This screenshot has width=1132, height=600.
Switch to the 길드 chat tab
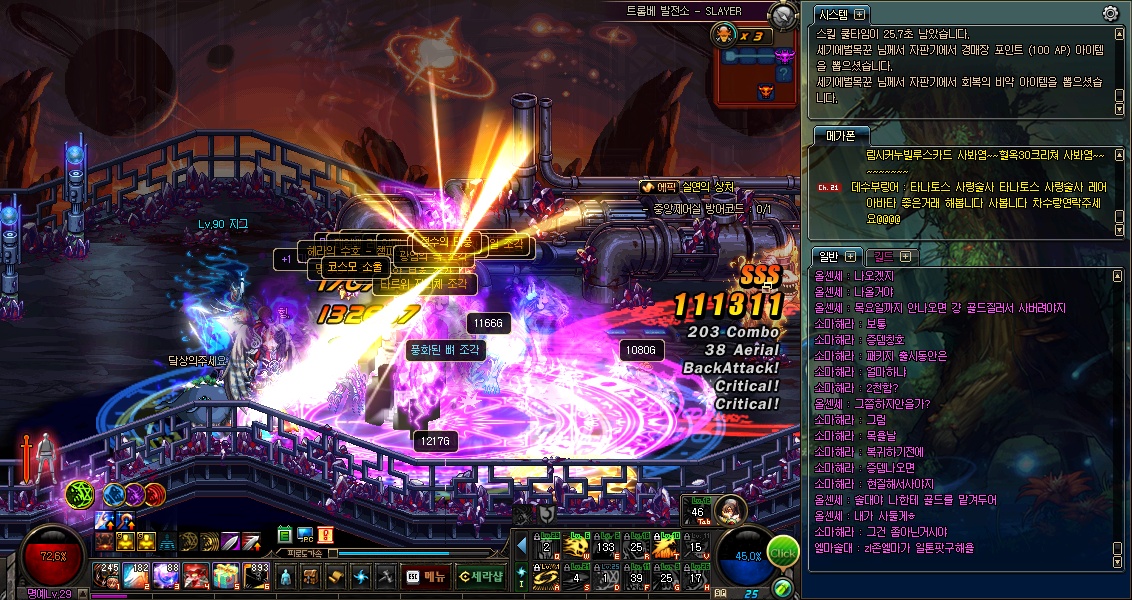(885, 257)
